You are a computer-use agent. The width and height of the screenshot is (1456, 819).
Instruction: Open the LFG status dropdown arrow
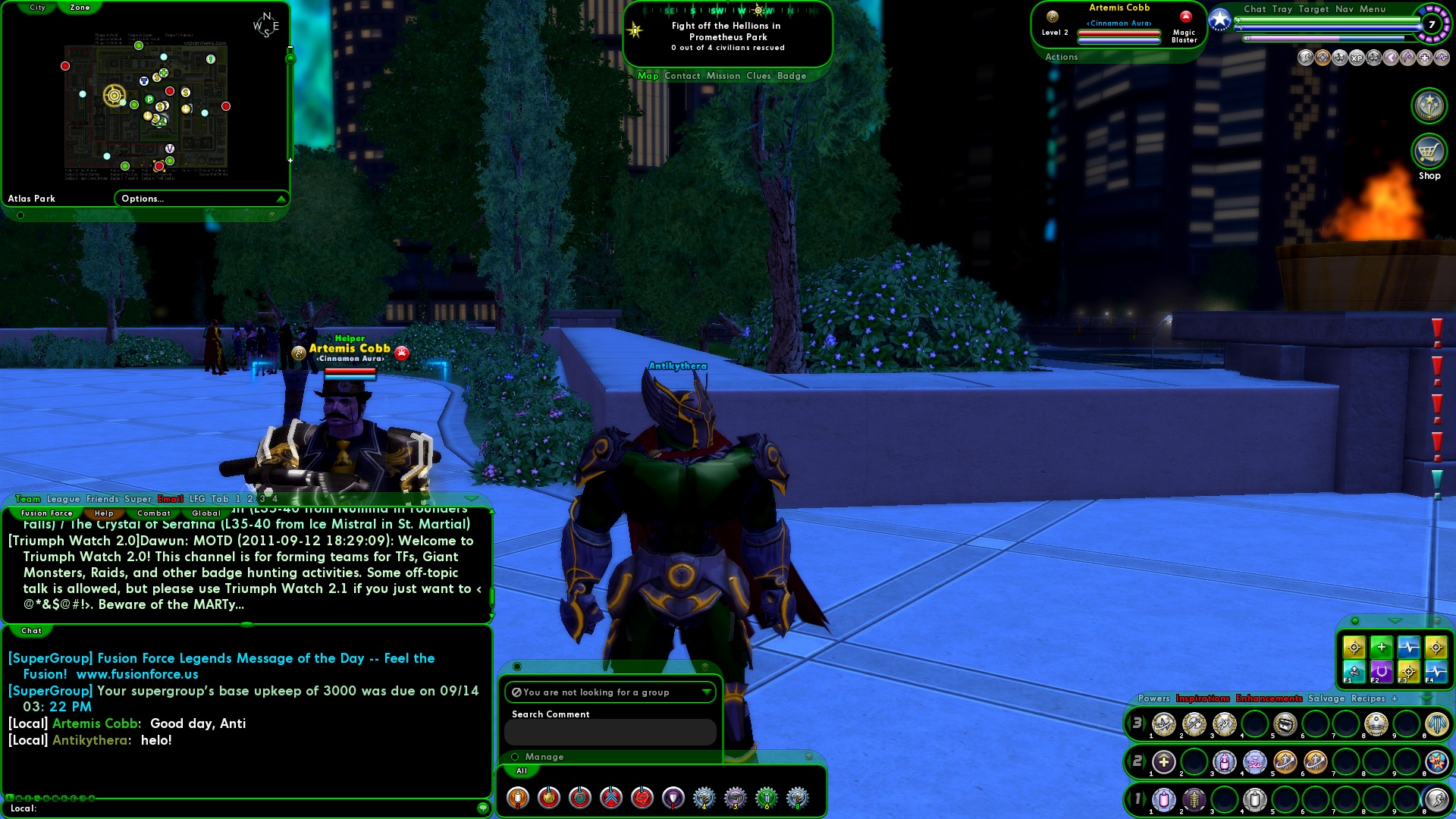click(x=707, y=692)
